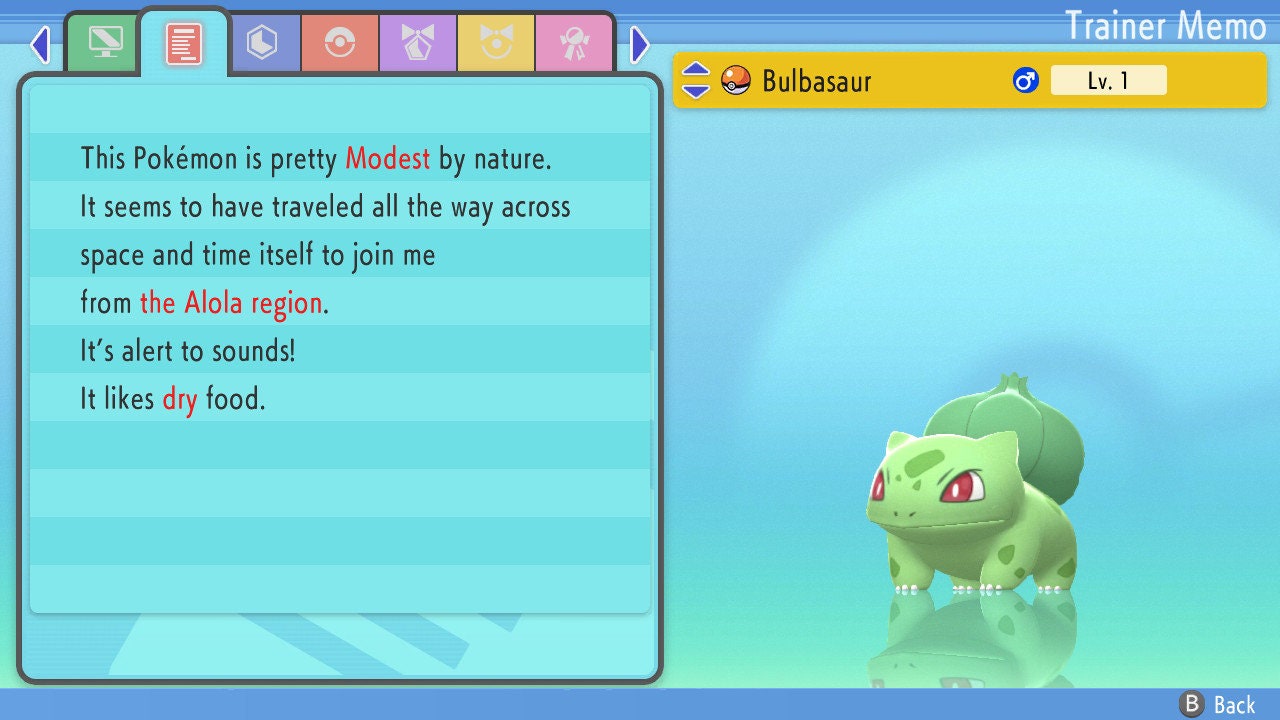
Task: Open the purple bow-and-pentagon contest tab
Action: point(417,43)
